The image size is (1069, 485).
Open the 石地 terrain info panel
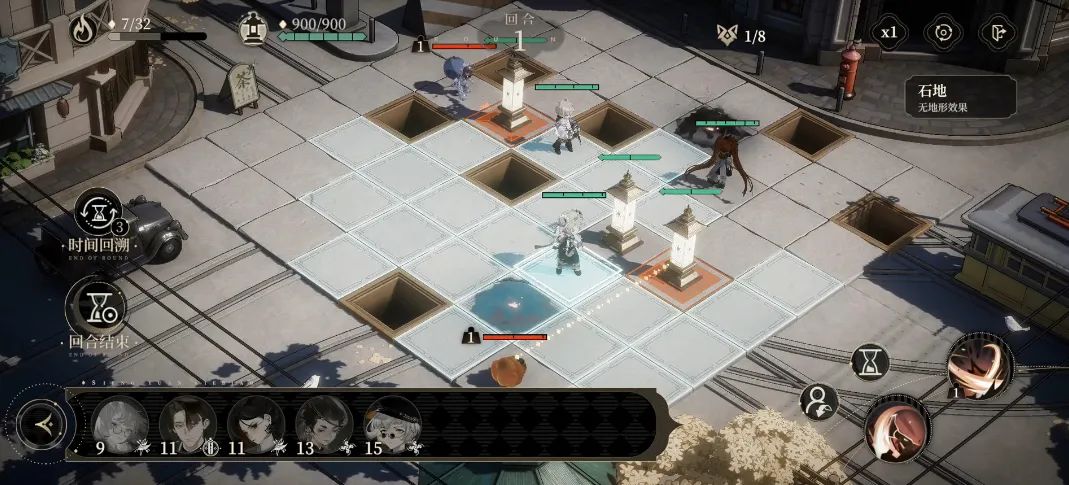tap(960, 96)
